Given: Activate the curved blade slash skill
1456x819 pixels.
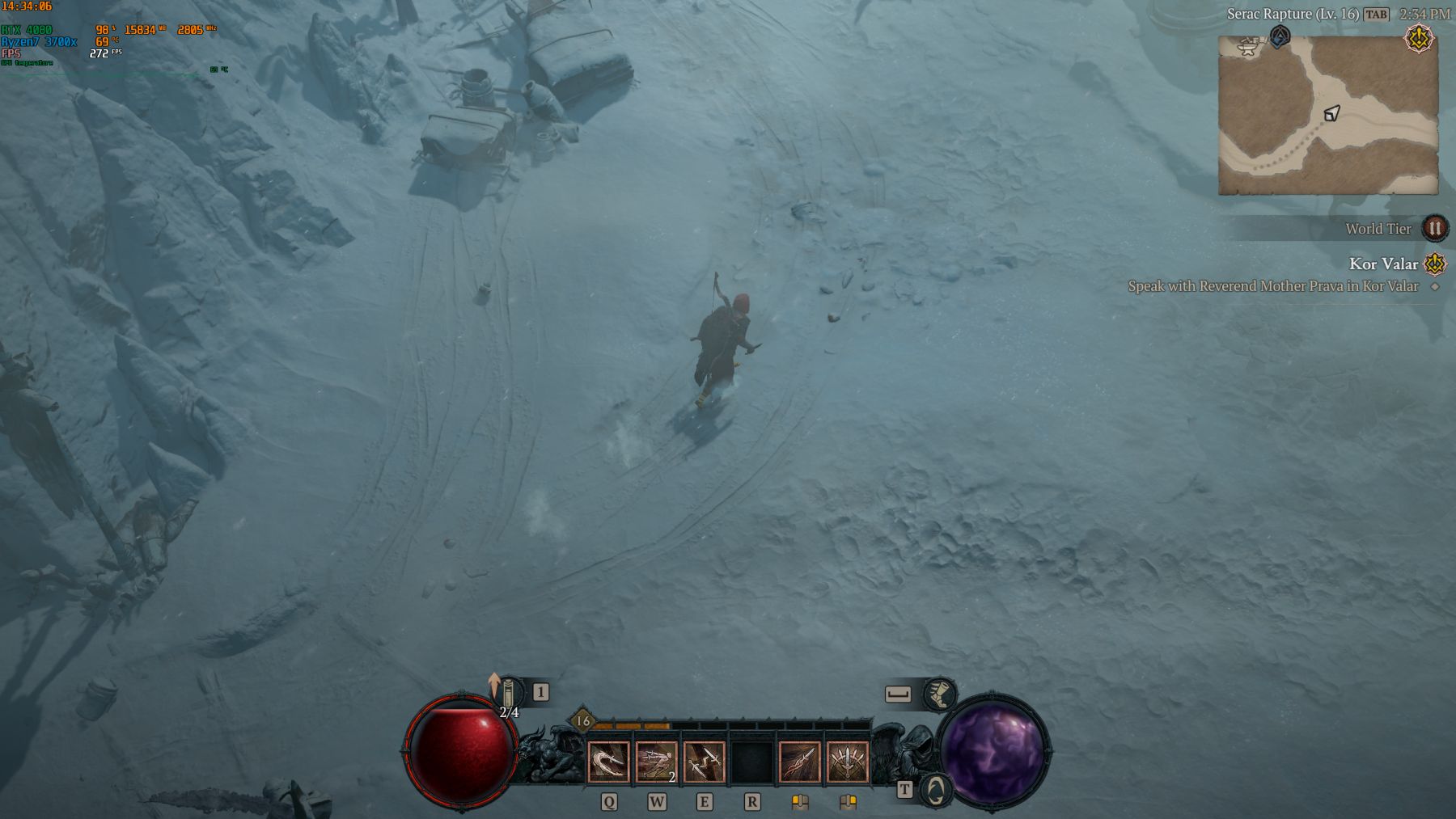Looking at the screenshot, I should [x=608, y=762].
